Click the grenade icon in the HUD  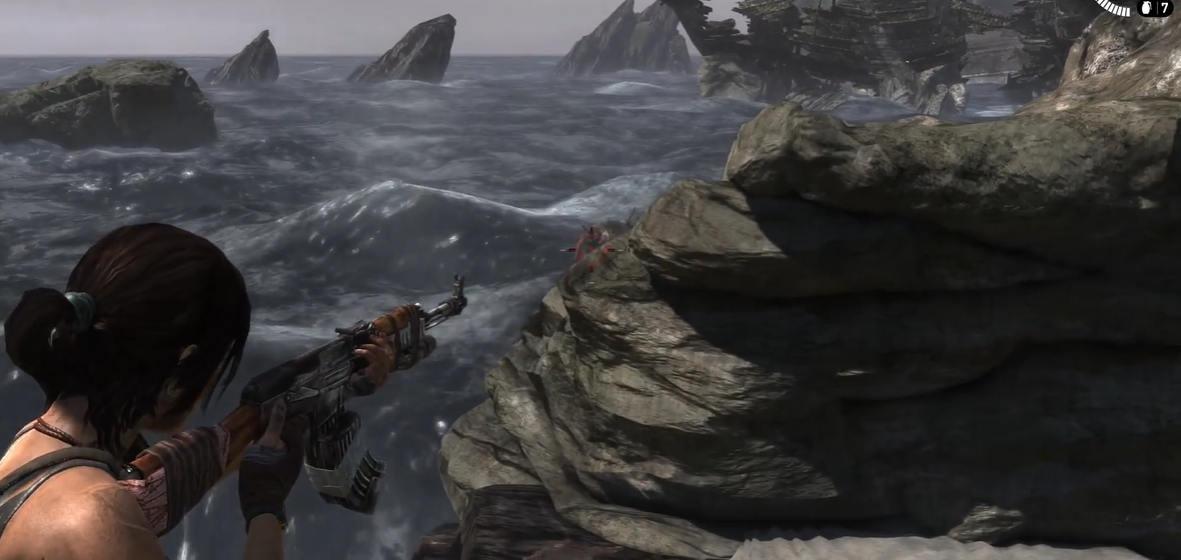point(1146,8)
